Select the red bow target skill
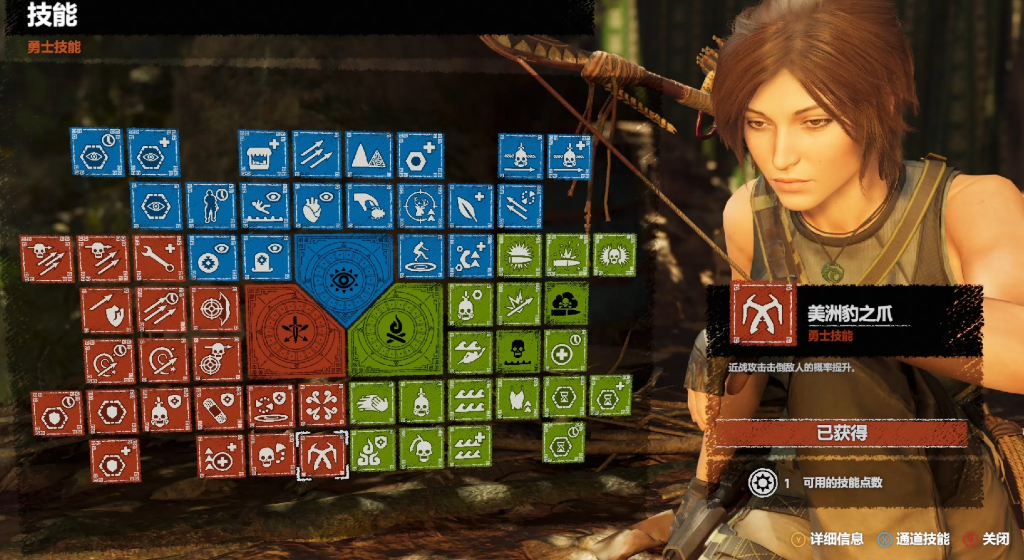Image resolution: width=1024 pixels, height=560 pixels. pyautogui.click(x=215, y=309)
